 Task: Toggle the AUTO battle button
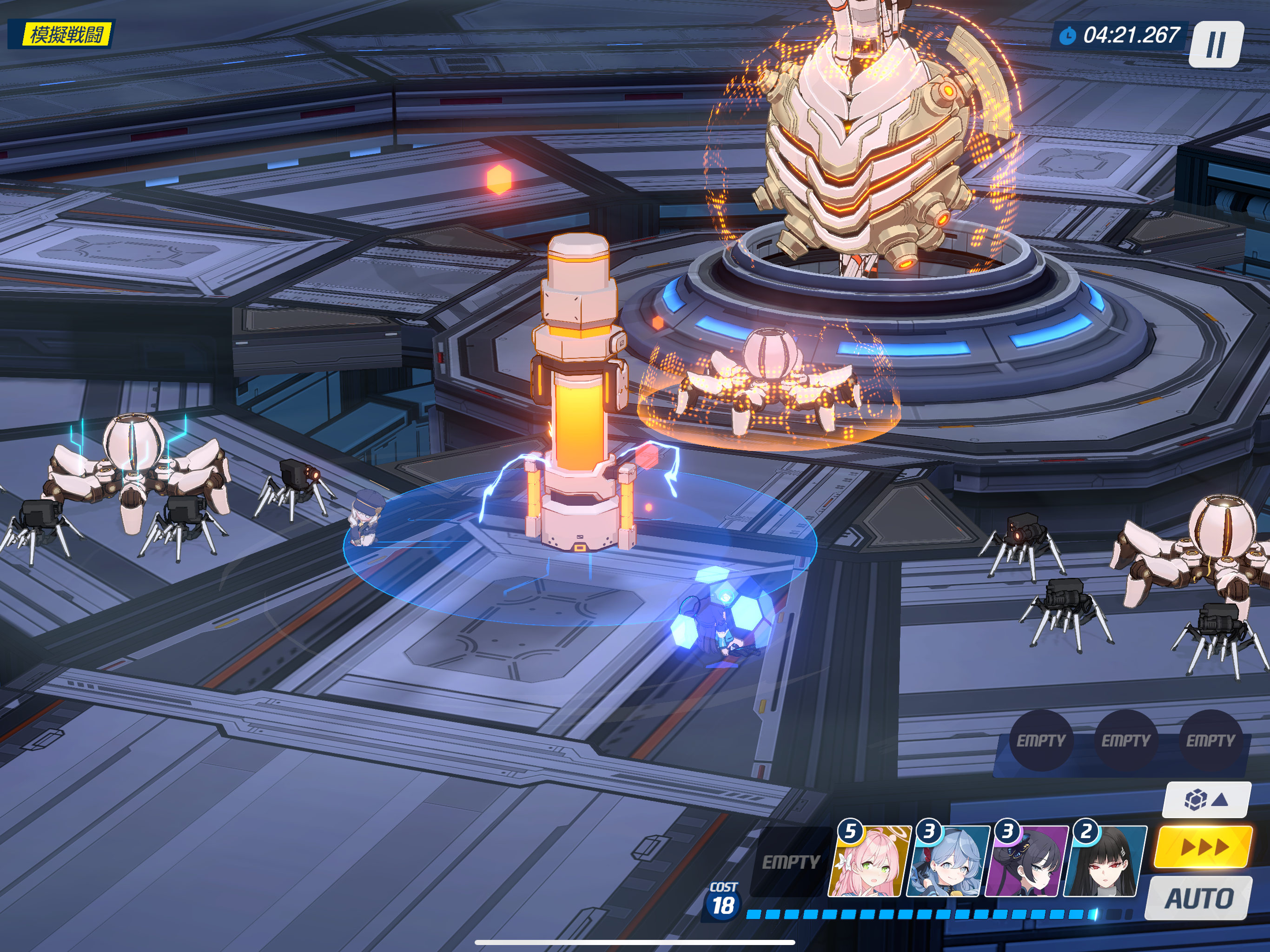(x=1199, y=899)
